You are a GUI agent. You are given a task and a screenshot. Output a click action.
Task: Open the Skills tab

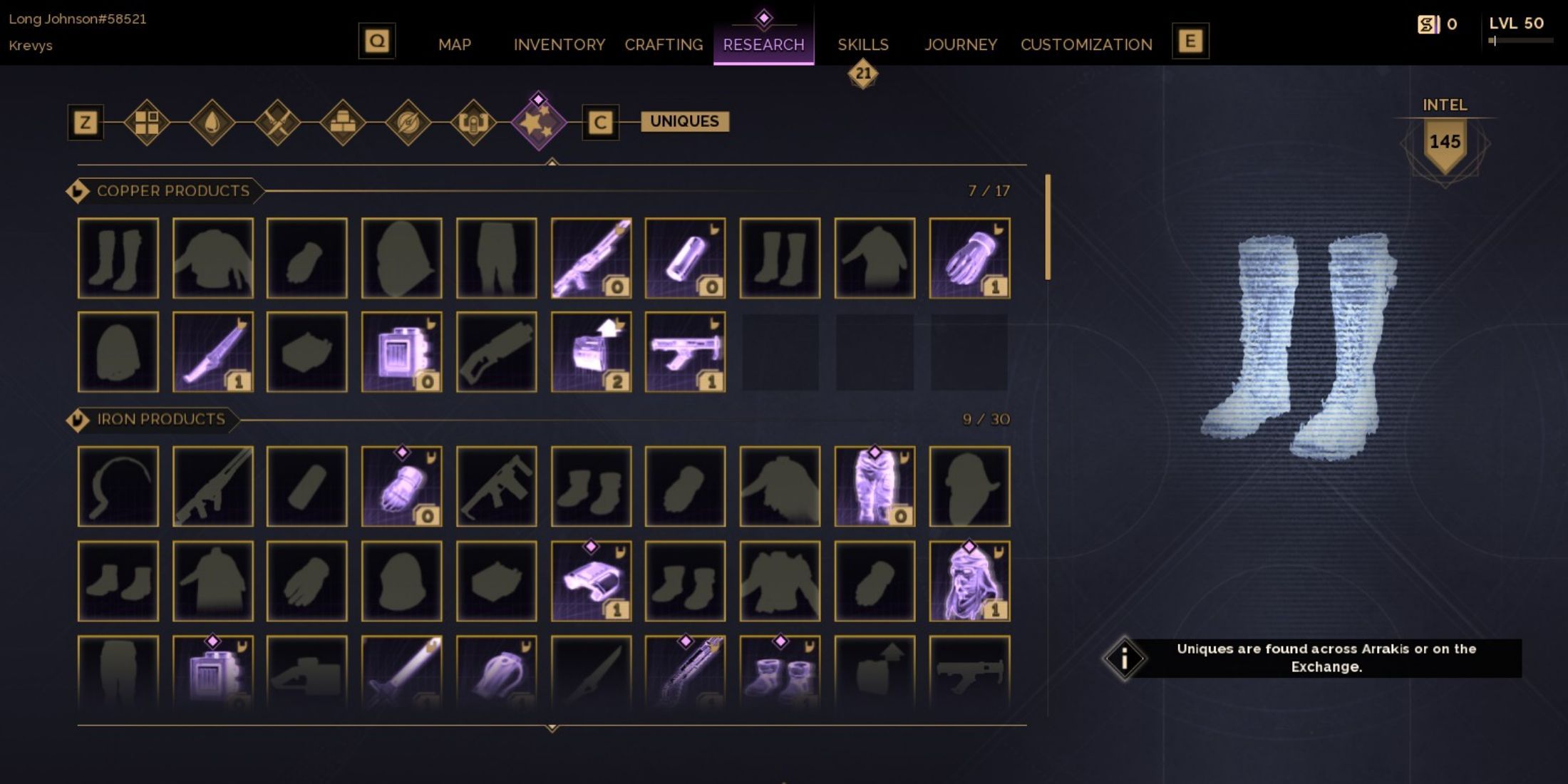862,44
